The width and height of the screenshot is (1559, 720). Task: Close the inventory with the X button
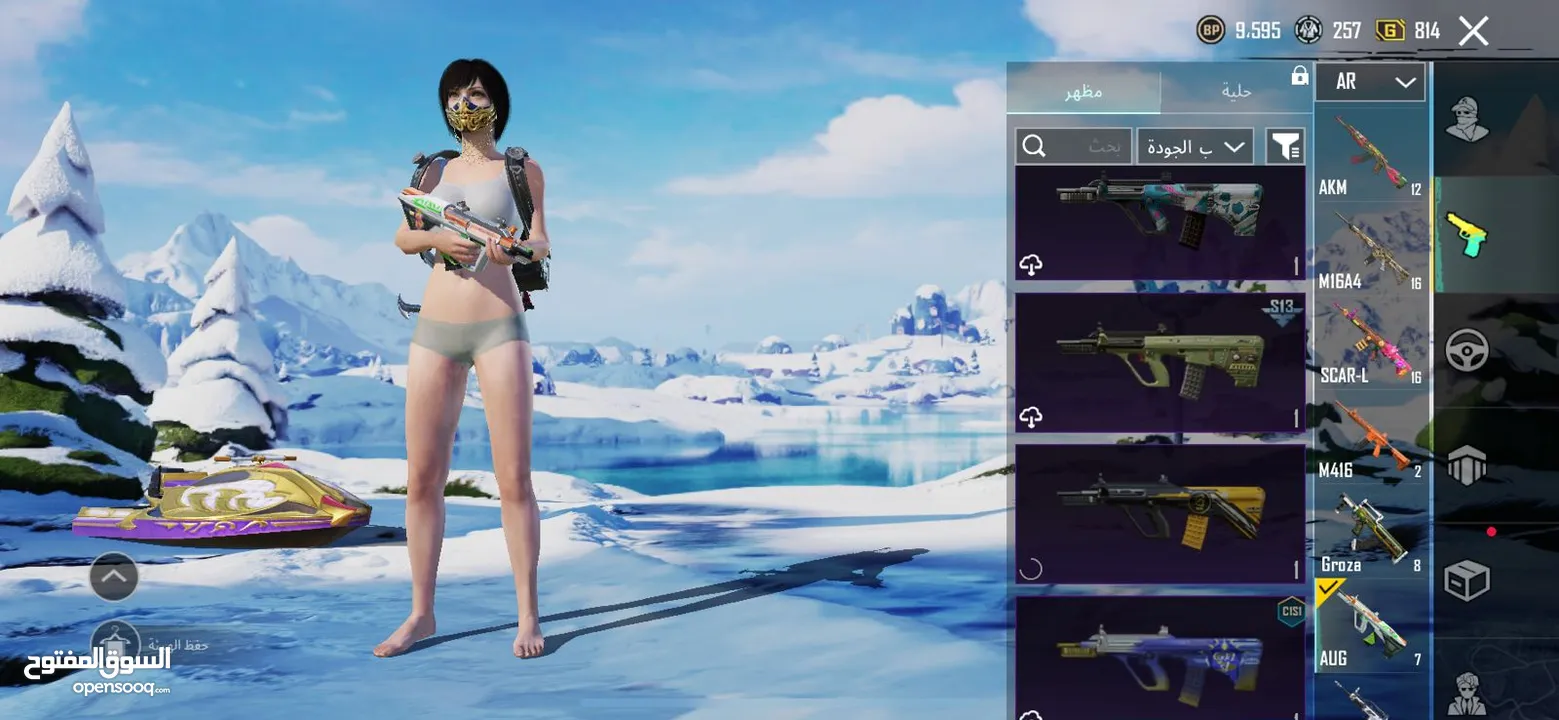(x=1473, y=31)
